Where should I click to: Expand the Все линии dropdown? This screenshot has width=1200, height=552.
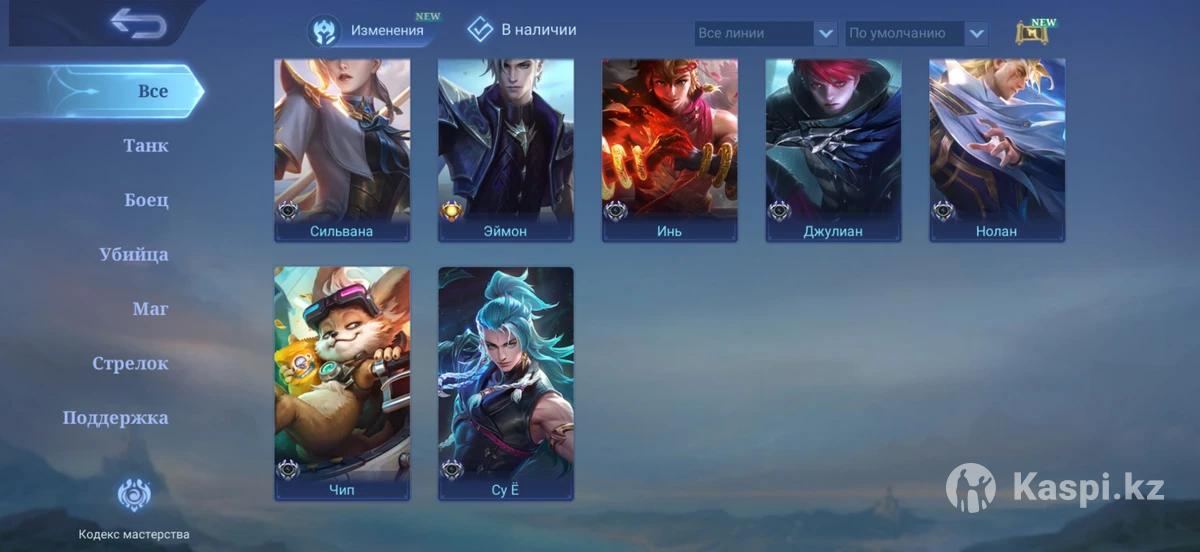coord(766,33)
